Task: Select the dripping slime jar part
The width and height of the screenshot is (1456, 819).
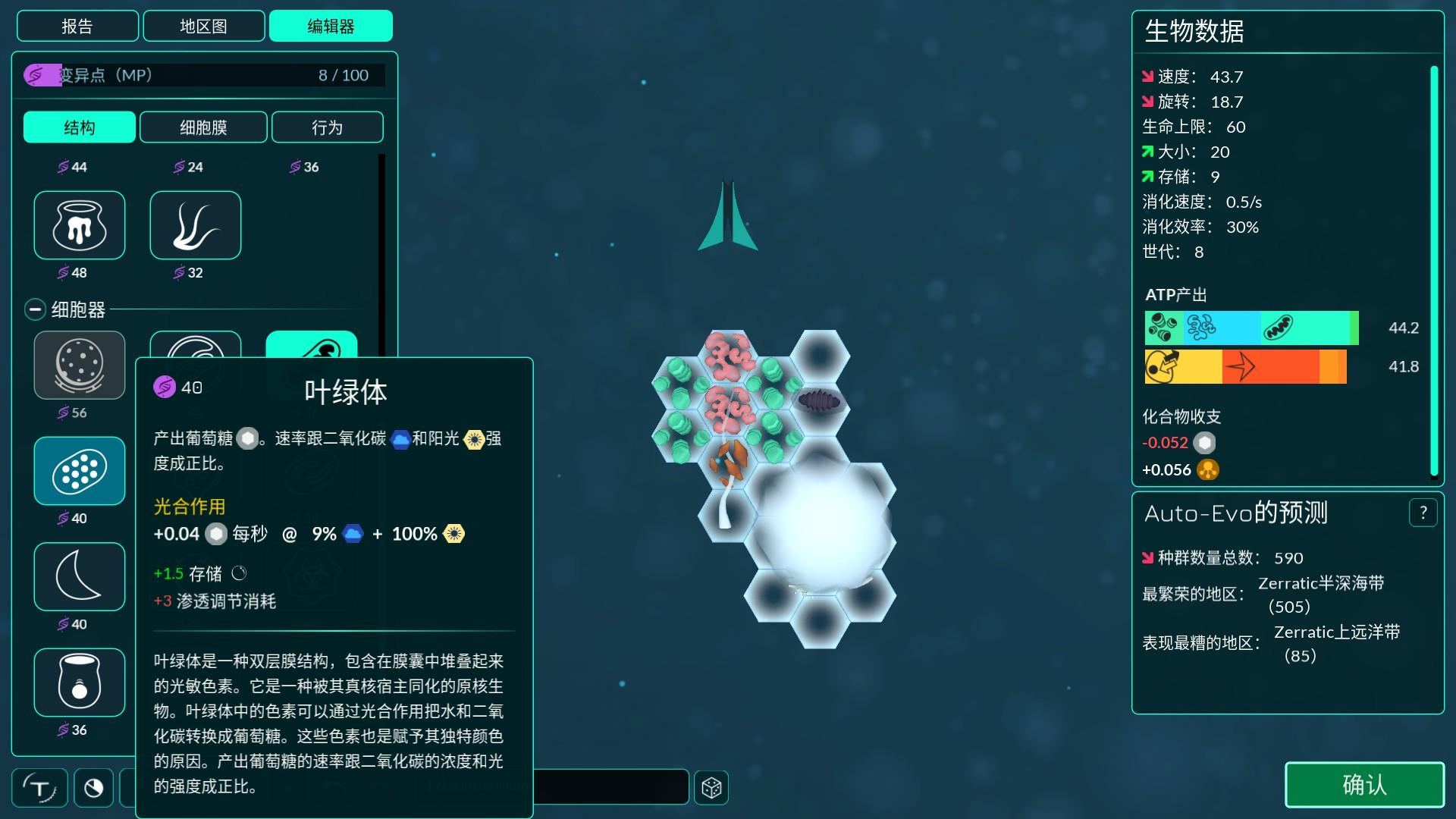Action: coord(80,225)
